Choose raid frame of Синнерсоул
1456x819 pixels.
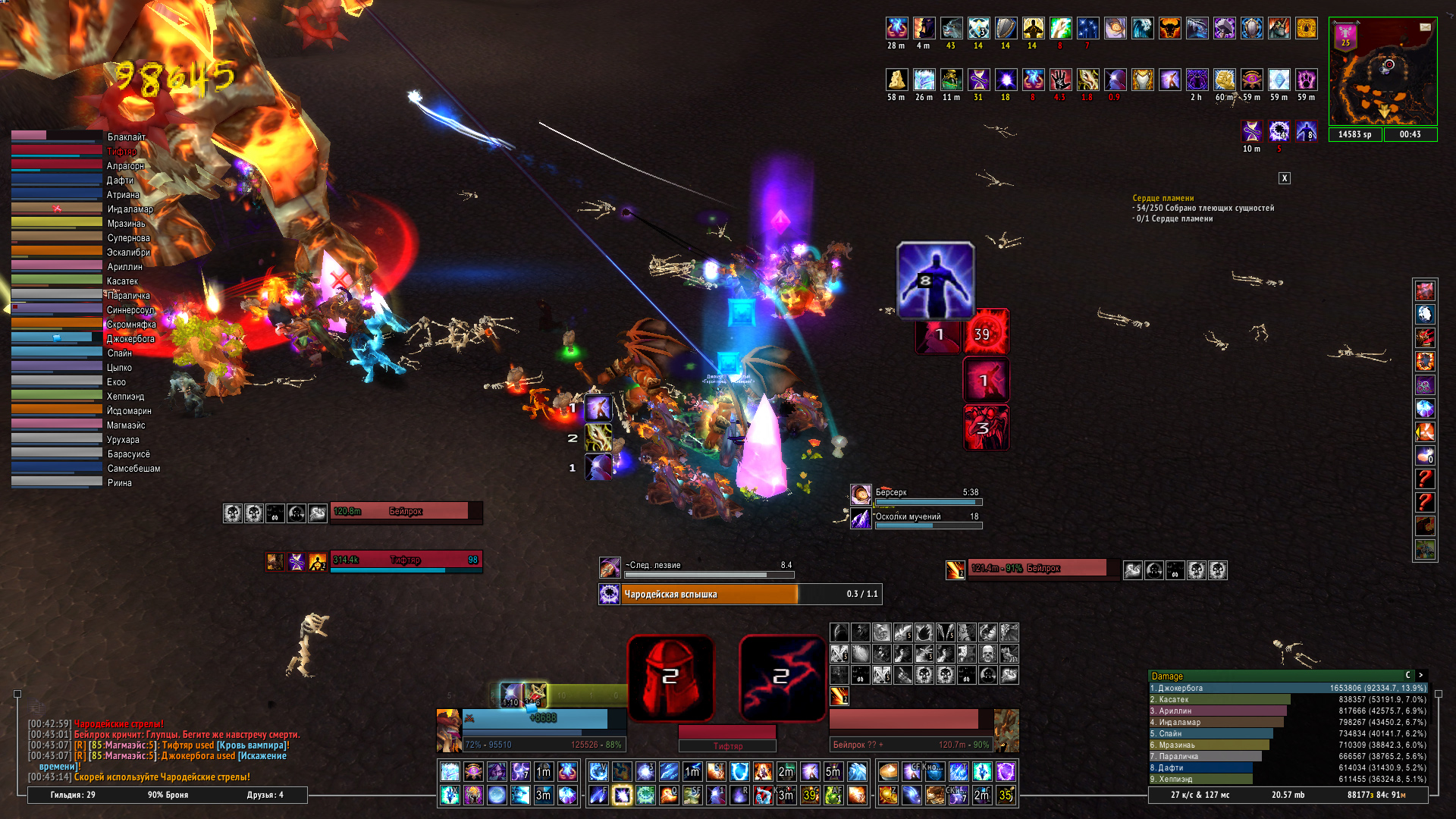pos(57,309)
